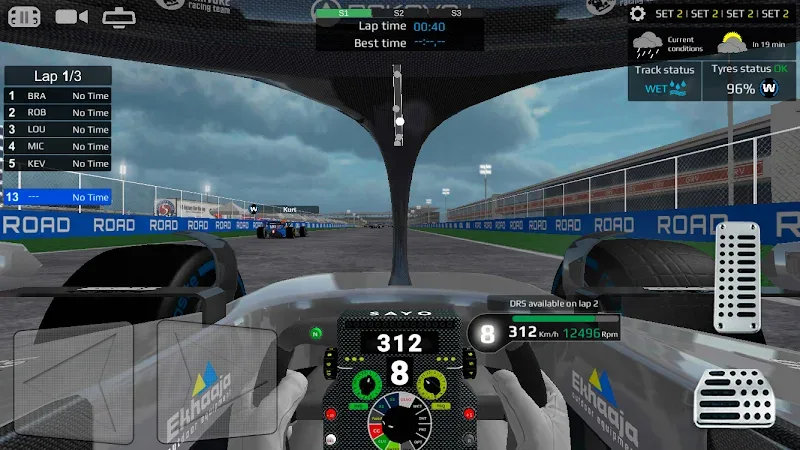Screen dimensions: 800x450
Task: Select BRA in the standings list
Action: [58, 96]
